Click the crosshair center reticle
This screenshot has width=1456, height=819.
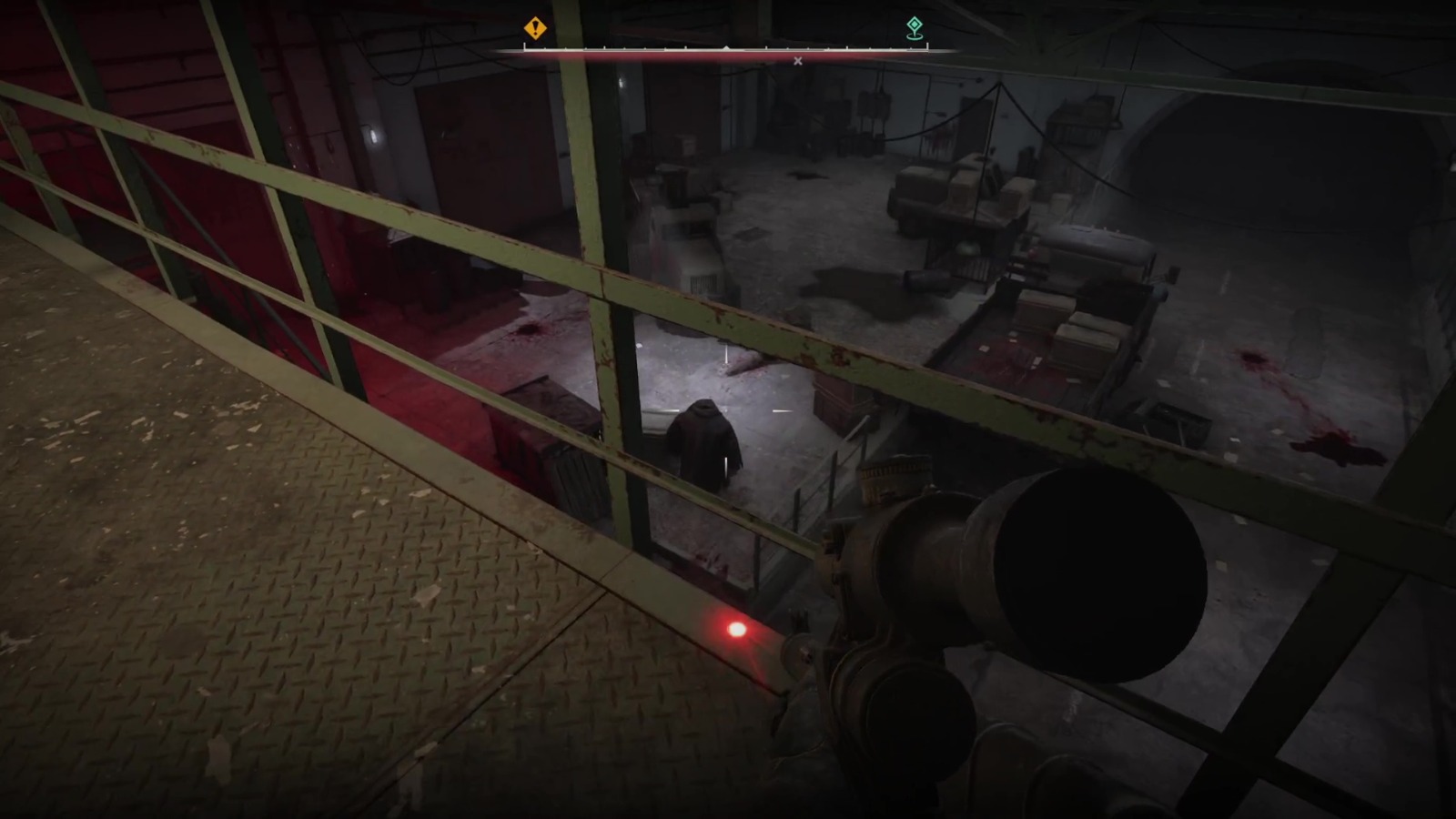pos(728,409)
